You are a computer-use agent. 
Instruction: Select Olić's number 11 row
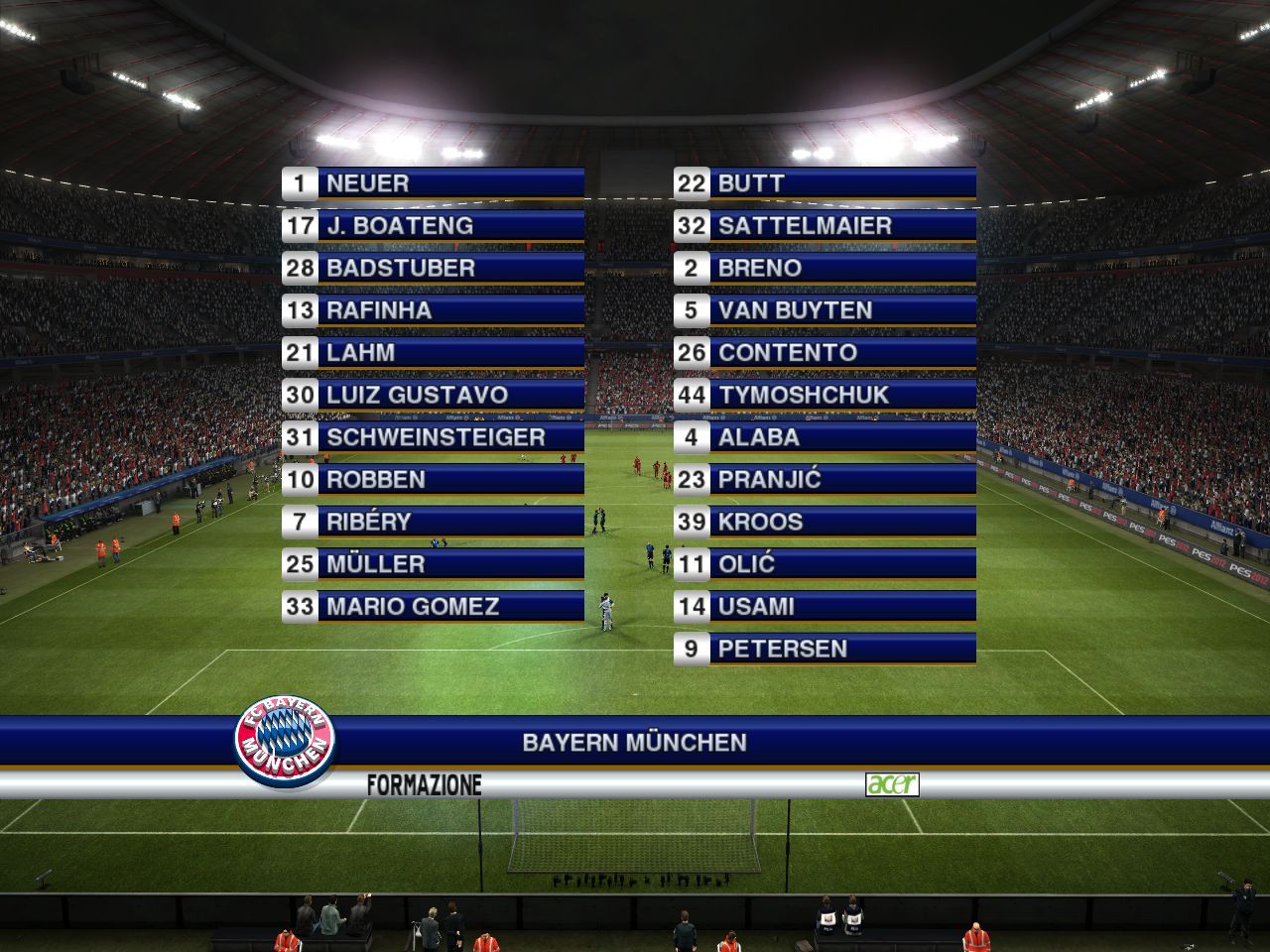825,564
